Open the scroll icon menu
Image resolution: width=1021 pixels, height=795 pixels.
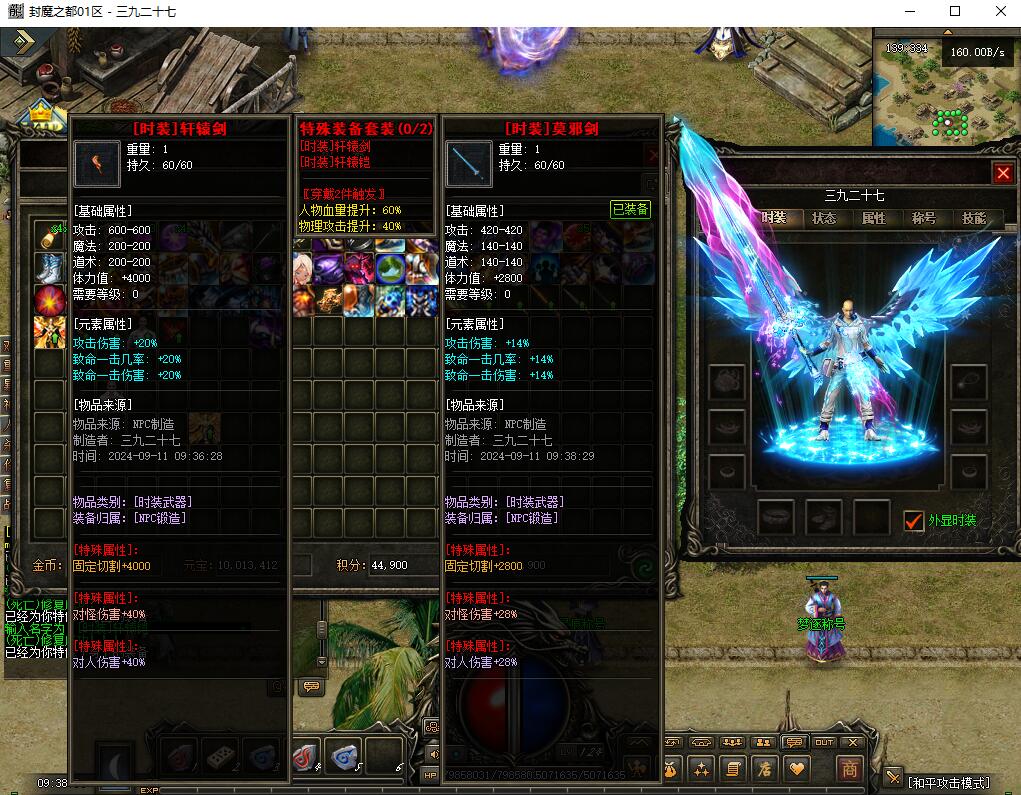pyautogui.click(x=733, y=768)
